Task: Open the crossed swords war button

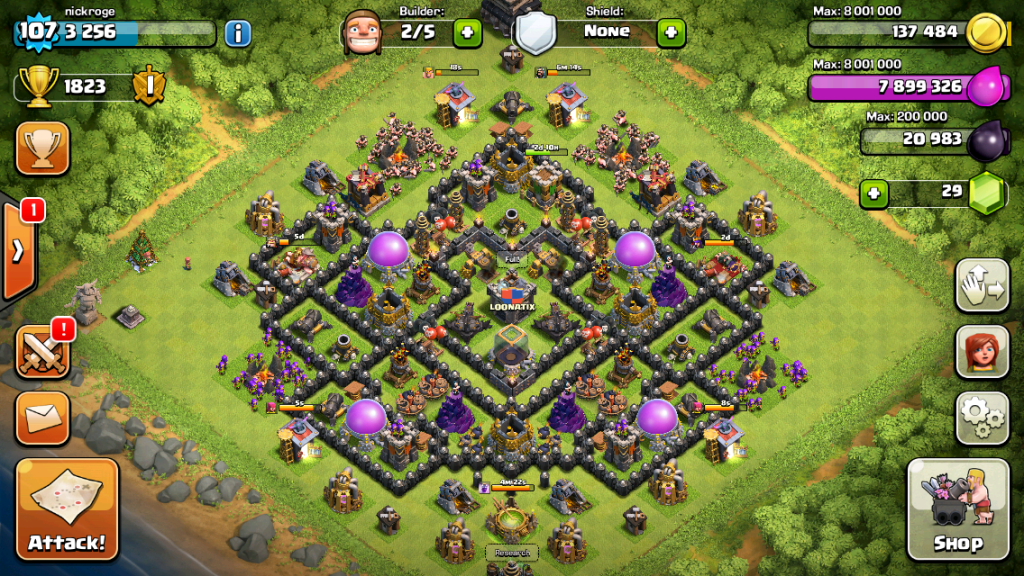Action: click(42, 352)
